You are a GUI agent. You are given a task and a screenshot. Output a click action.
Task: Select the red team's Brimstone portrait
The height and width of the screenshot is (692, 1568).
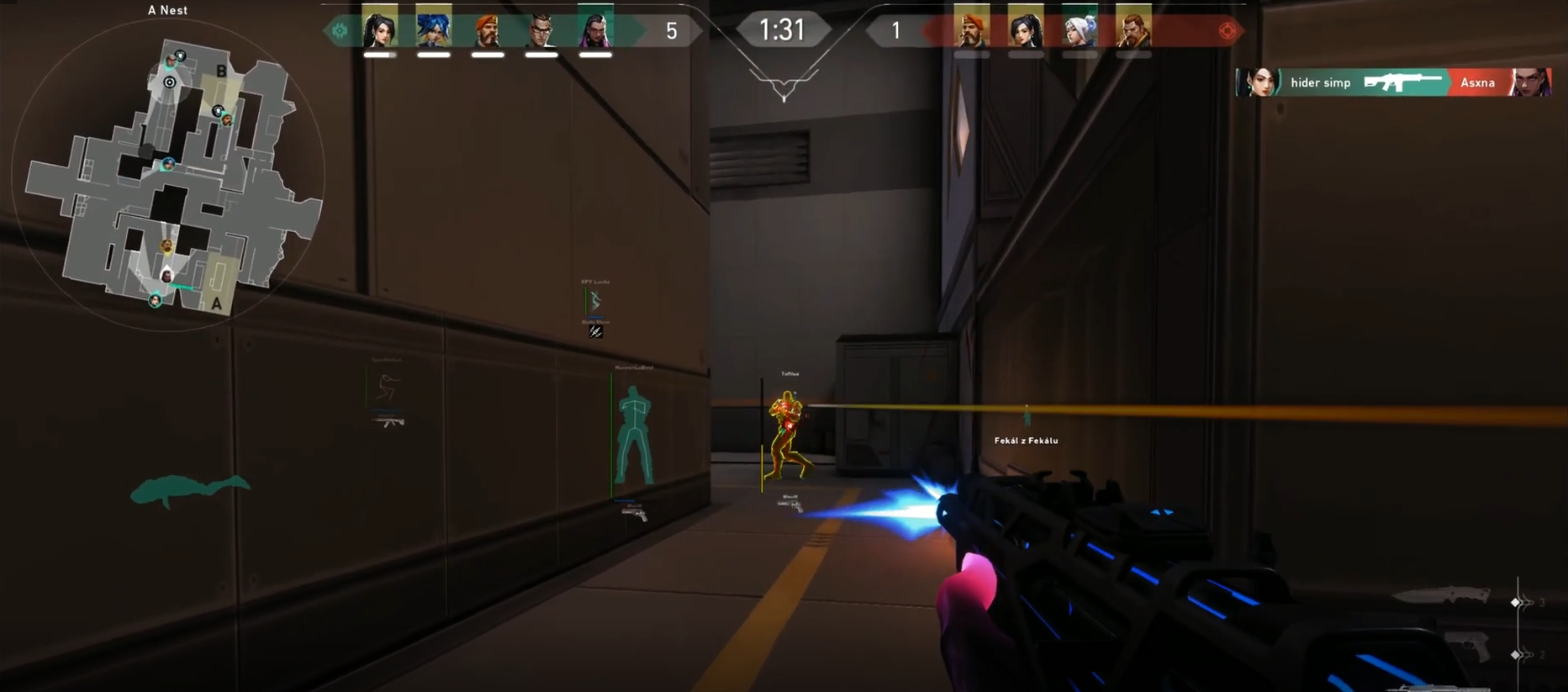(972, 30)
